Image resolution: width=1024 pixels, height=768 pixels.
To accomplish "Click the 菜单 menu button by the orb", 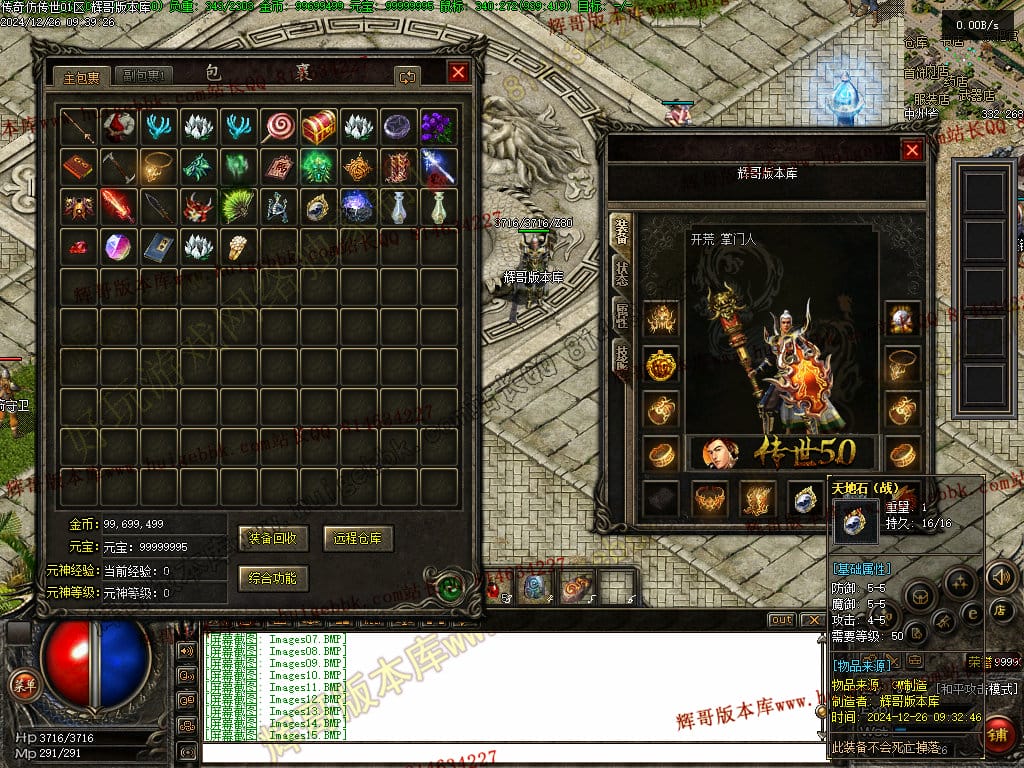I will (x=21, y=684).
